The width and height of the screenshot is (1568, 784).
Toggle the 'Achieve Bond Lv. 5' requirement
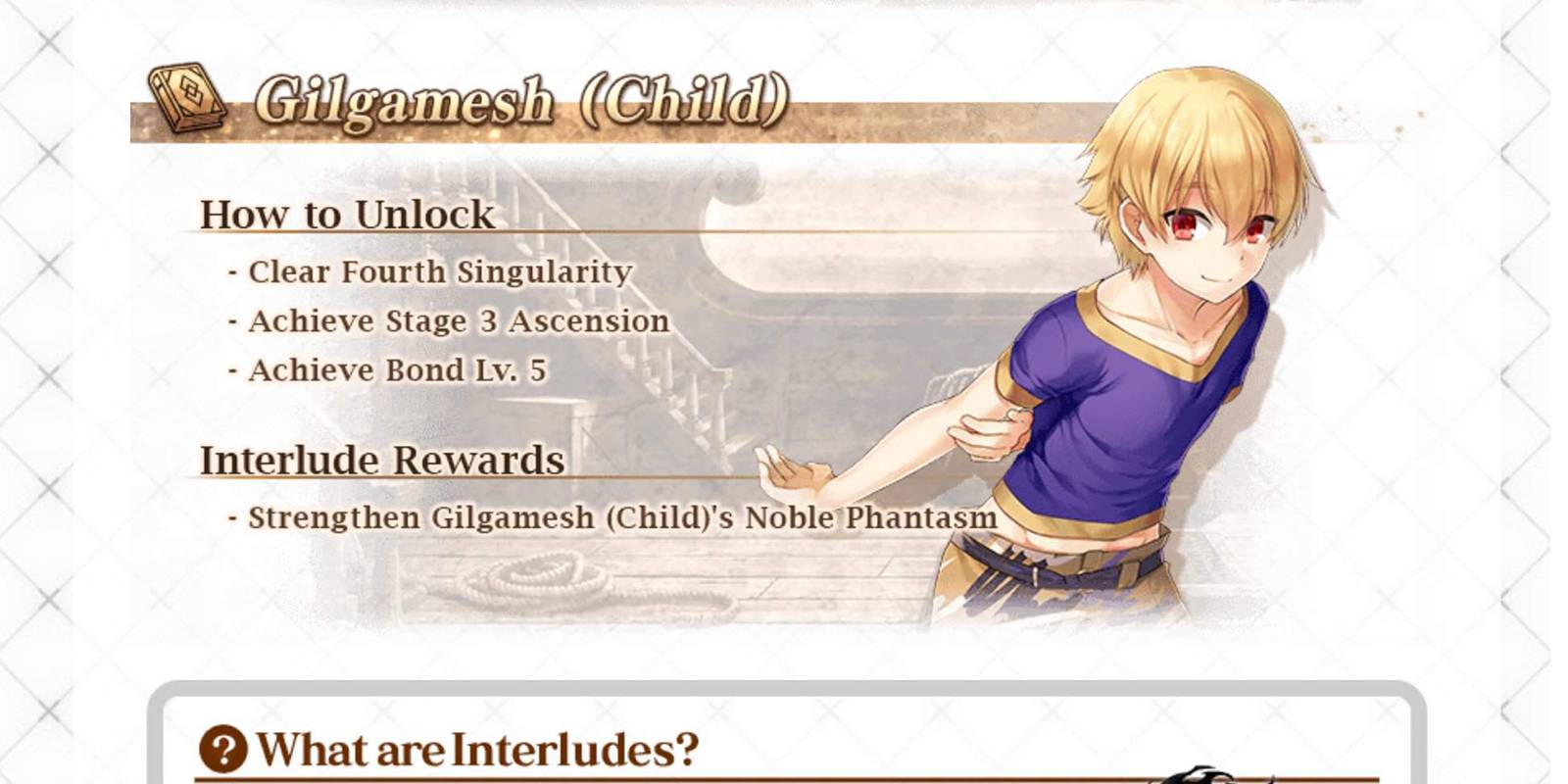(x=389, y=370)
